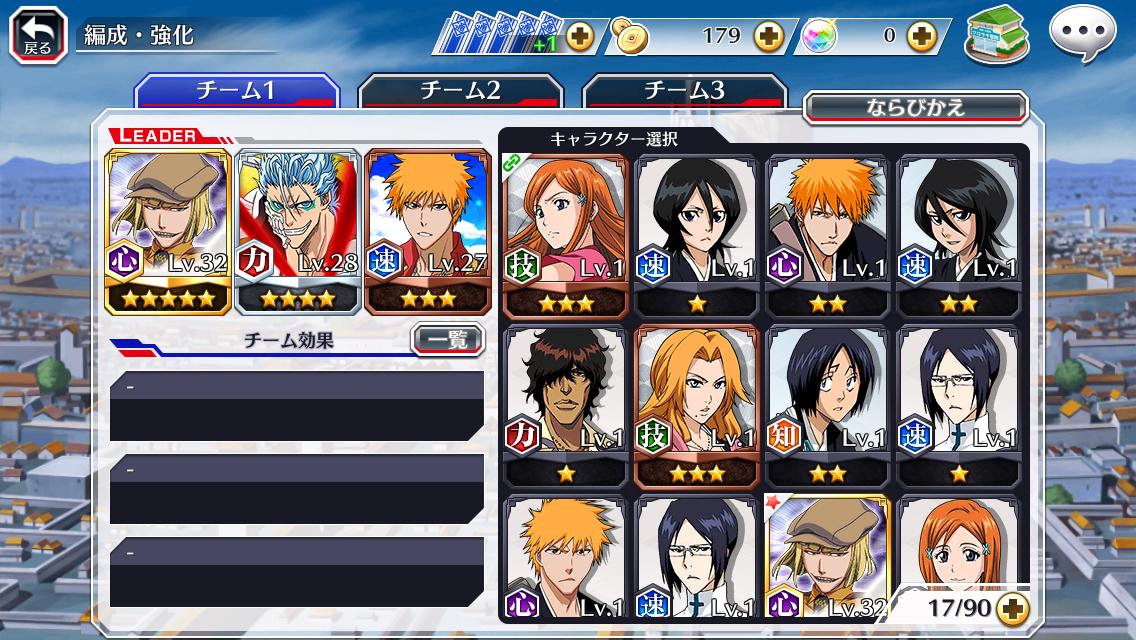Open the 一覧 team effects list
The height and width of the screenshot is (640, 1136).
click(447, 340)
